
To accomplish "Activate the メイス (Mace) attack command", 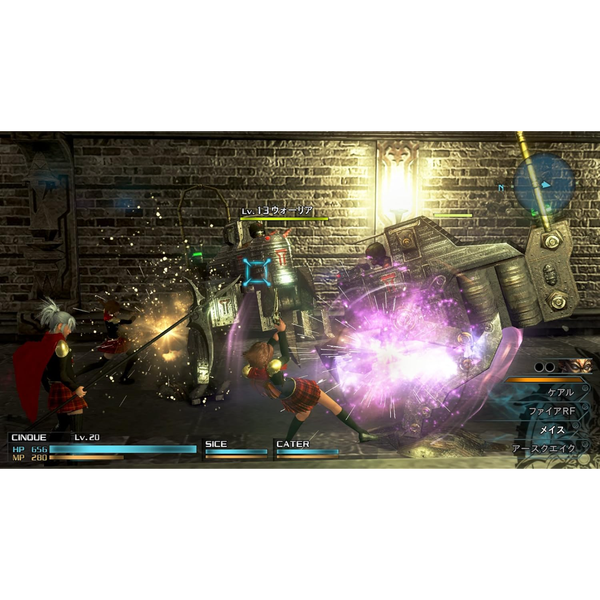I will point(552,430).
